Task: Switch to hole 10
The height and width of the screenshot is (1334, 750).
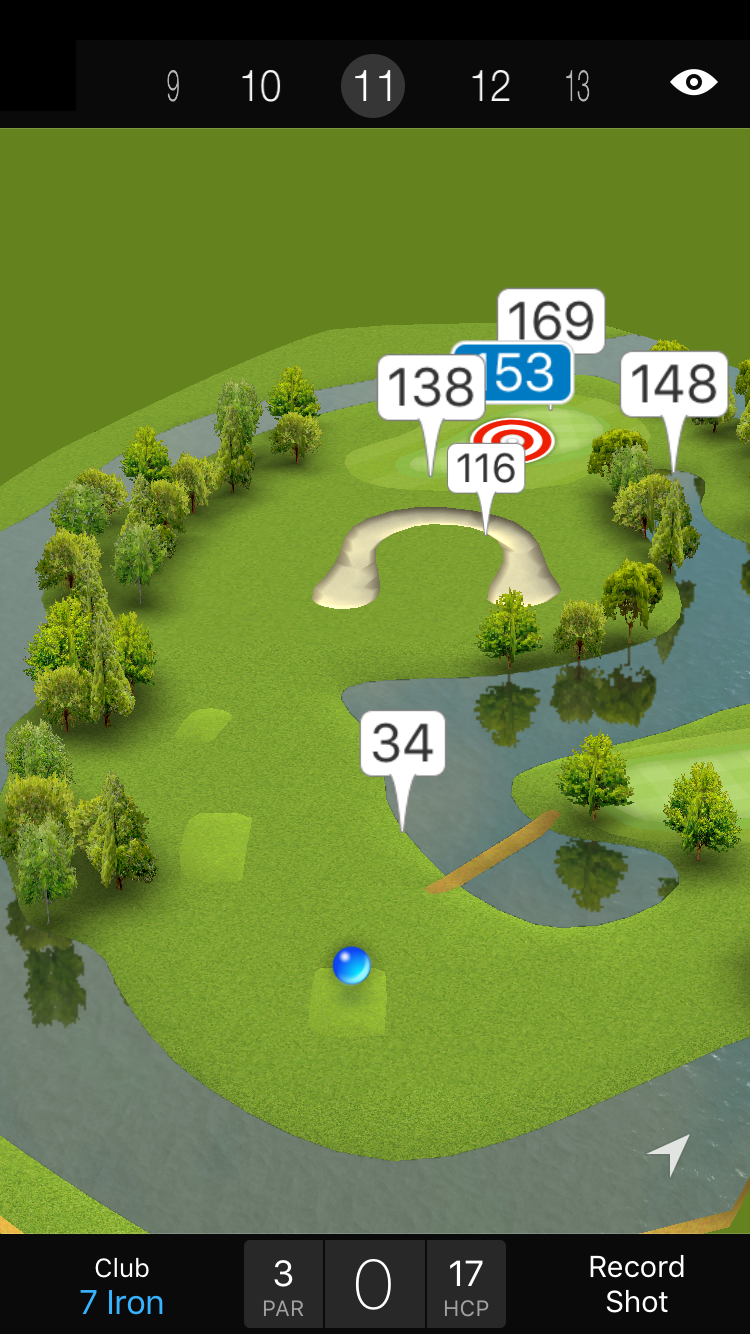Action: pyautogui.click(x=261, y=87)
